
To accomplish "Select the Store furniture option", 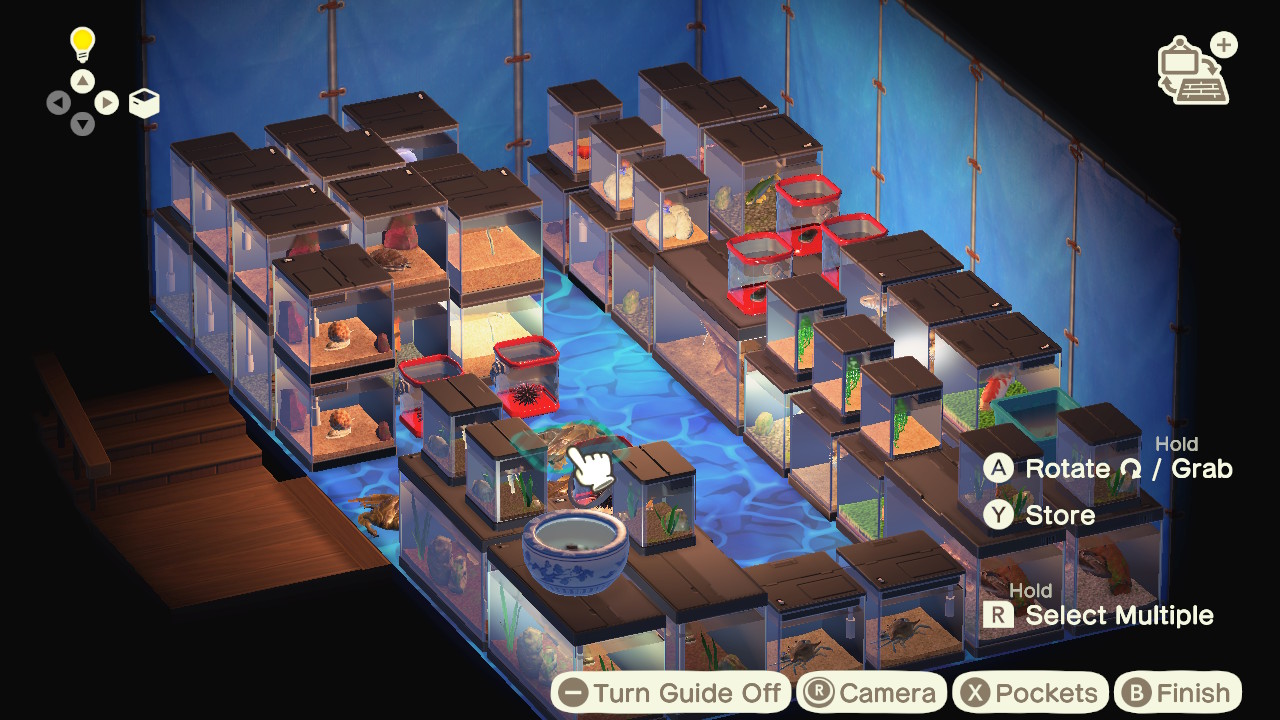I will tap(1040, 515).
